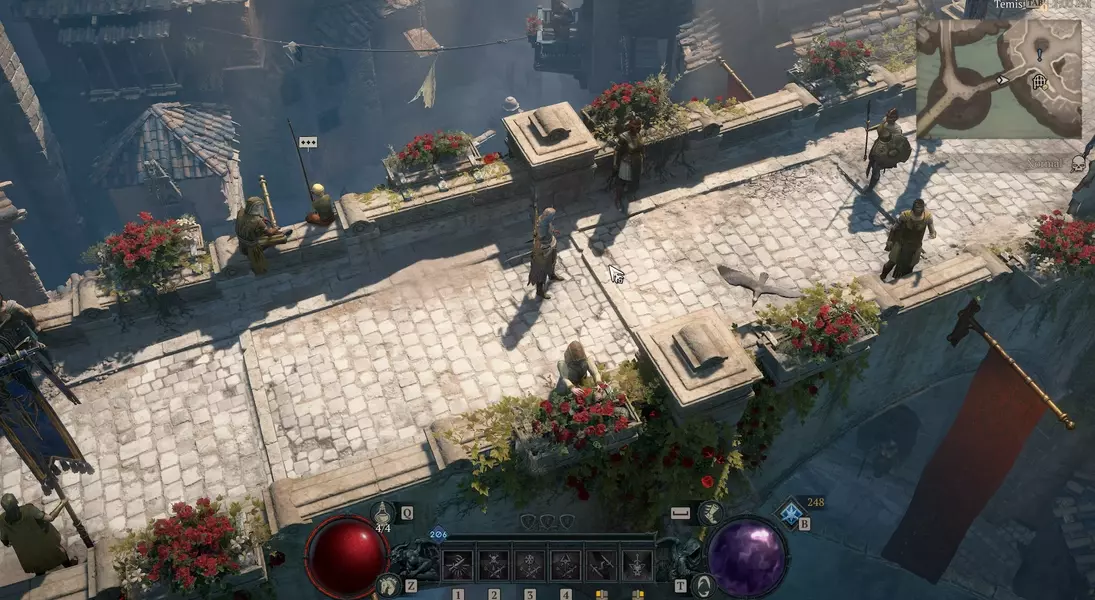1095x600 pixels.
Task: Select the sword-and-skull skill at hotbar end
Action: pyautogui.click(x=637, y=566)
